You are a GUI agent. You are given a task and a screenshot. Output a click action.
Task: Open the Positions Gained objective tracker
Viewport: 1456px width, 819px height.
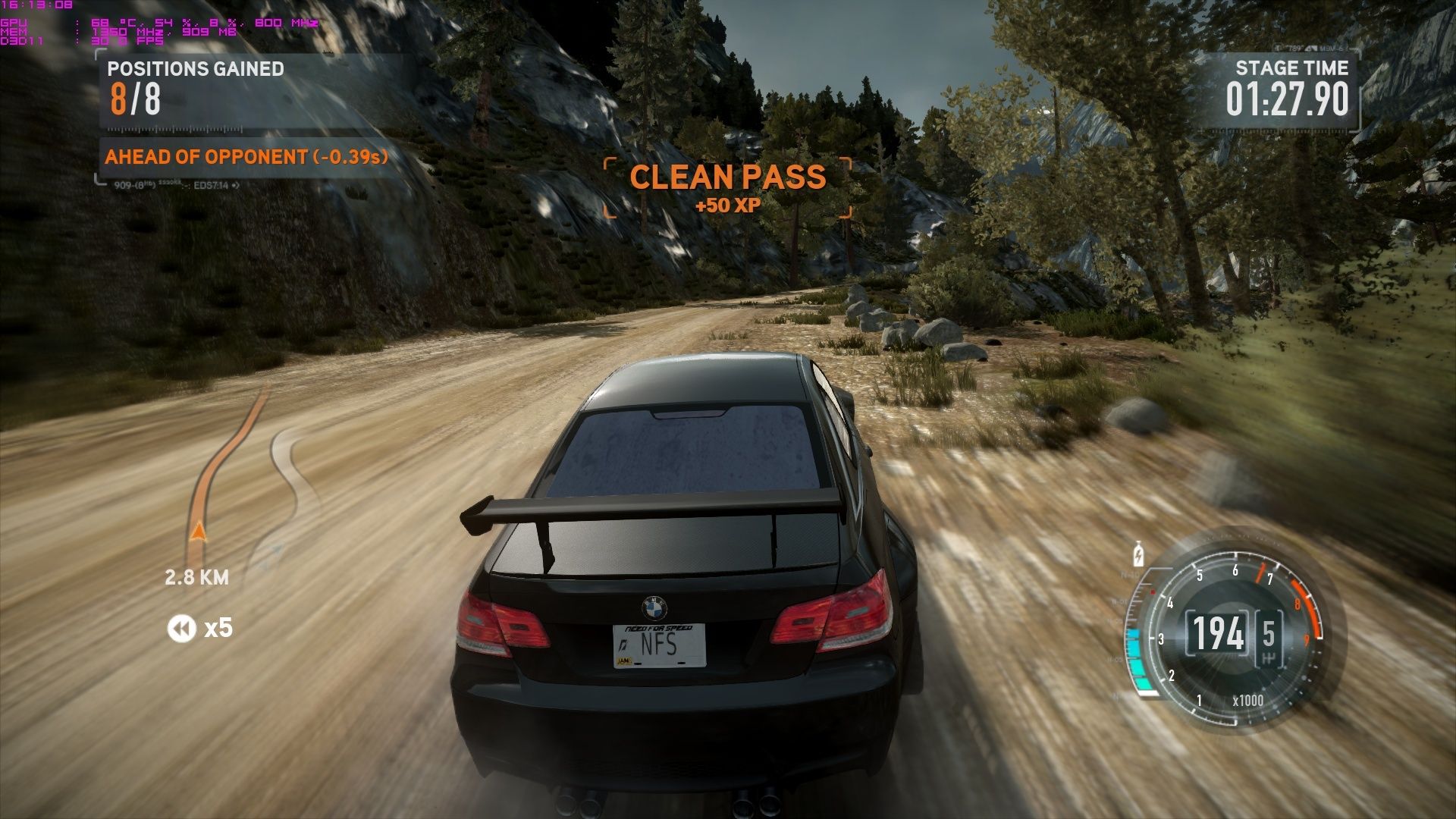[x=196, y=89]
